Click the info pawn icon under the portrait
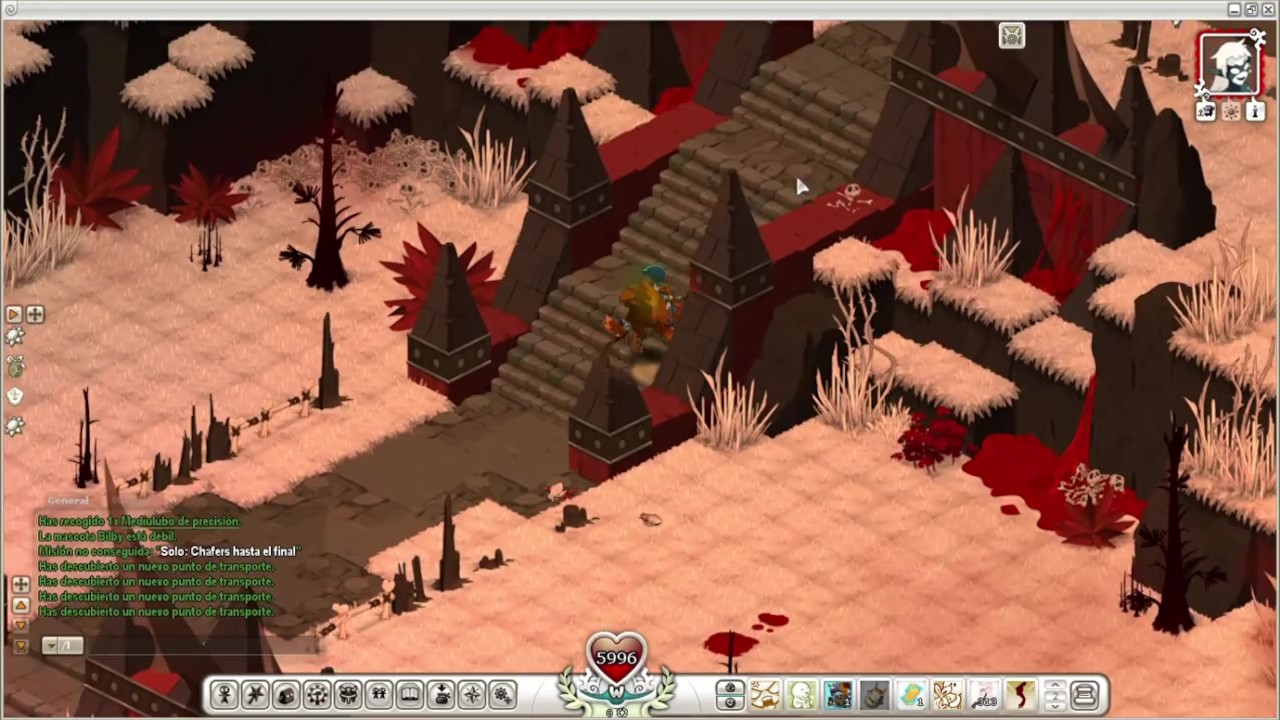 pyautogui.click(x=1255, y=112)
